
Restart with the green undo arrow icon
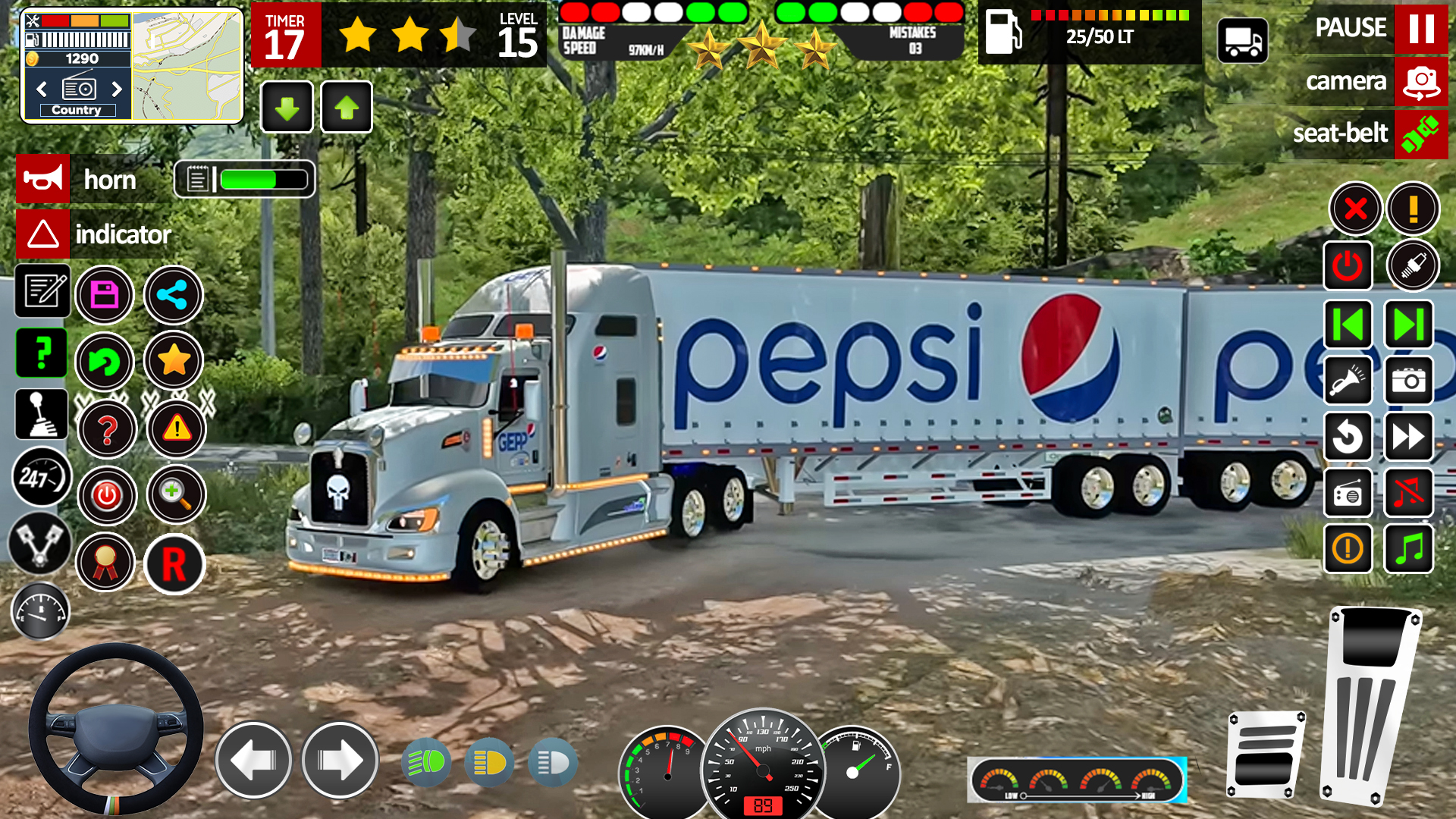pos(105,362)
